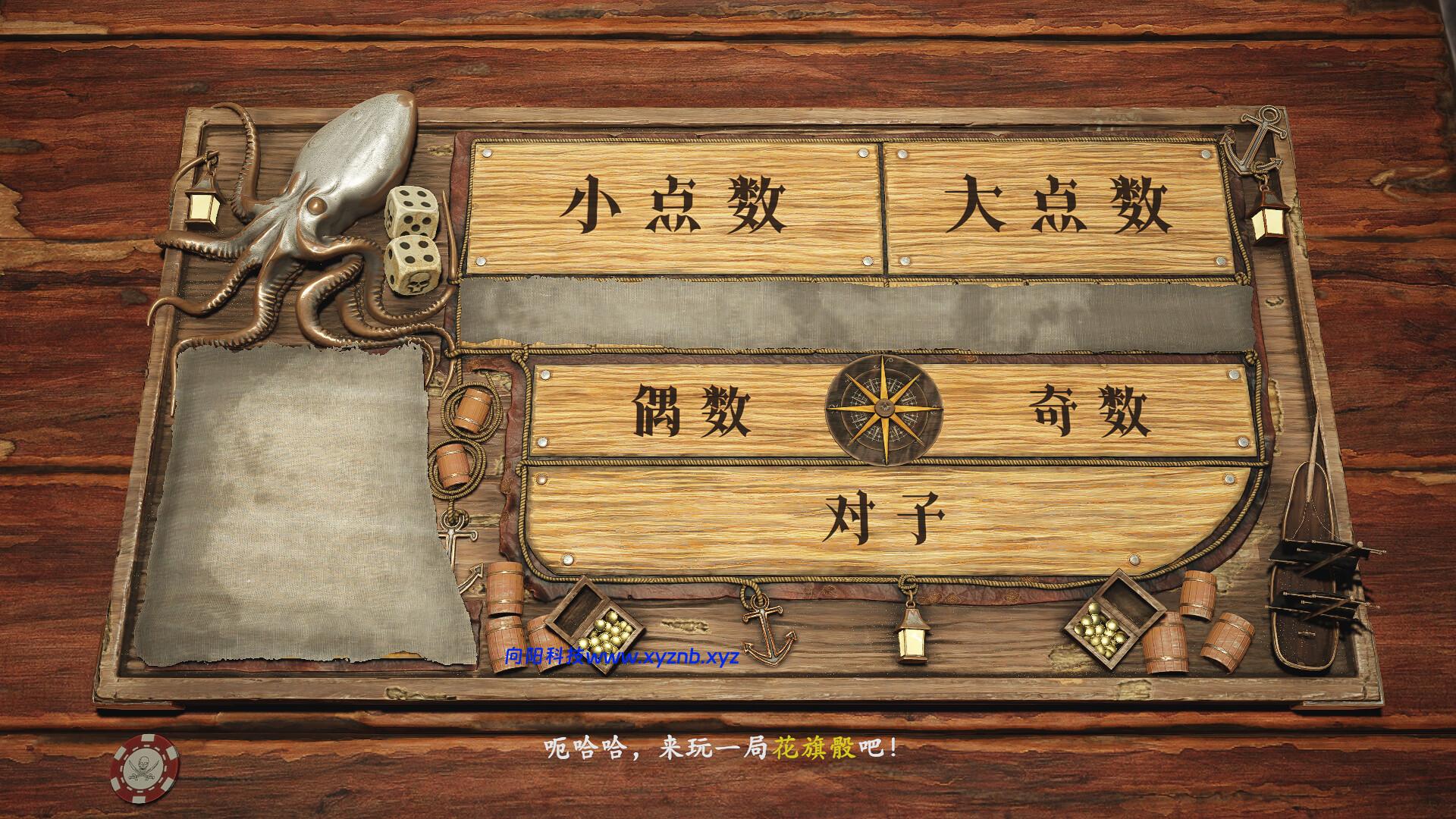Click the red pirate chip at bottom left
1456x819 pixels.
click(x=146, y=768)
